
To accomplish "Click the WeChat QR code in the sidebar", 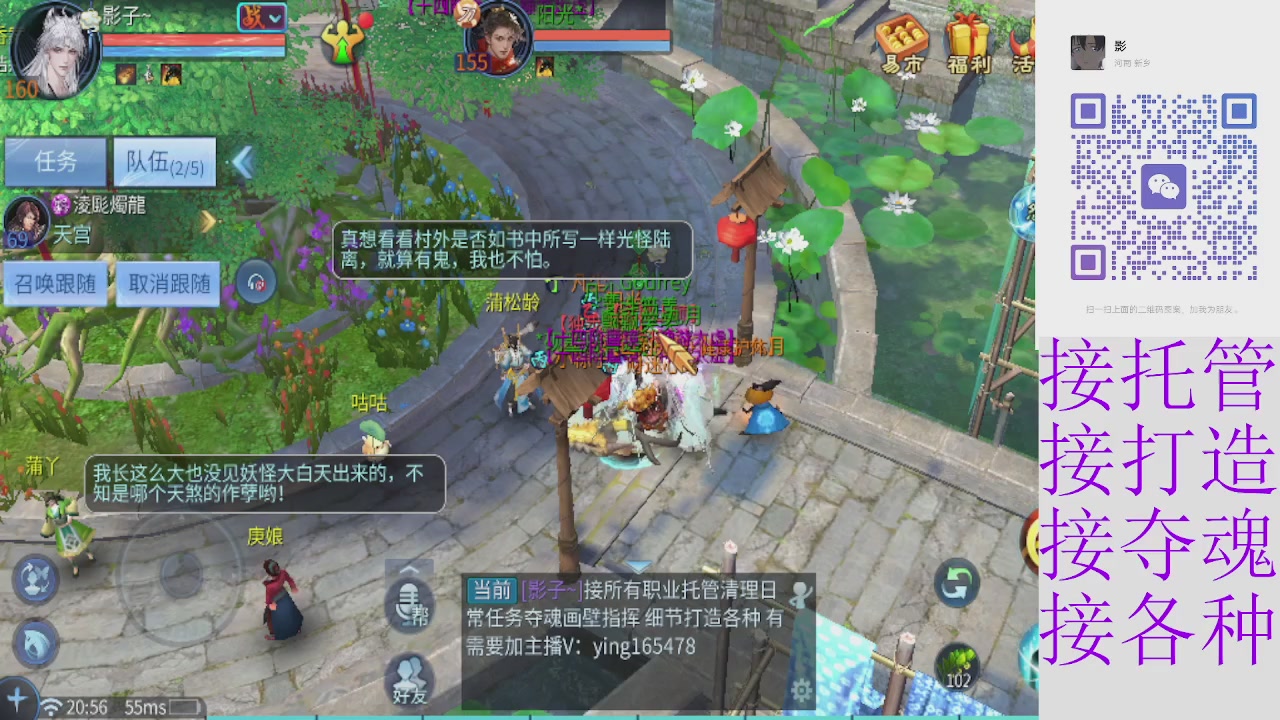I will [x=1165, y=185].
